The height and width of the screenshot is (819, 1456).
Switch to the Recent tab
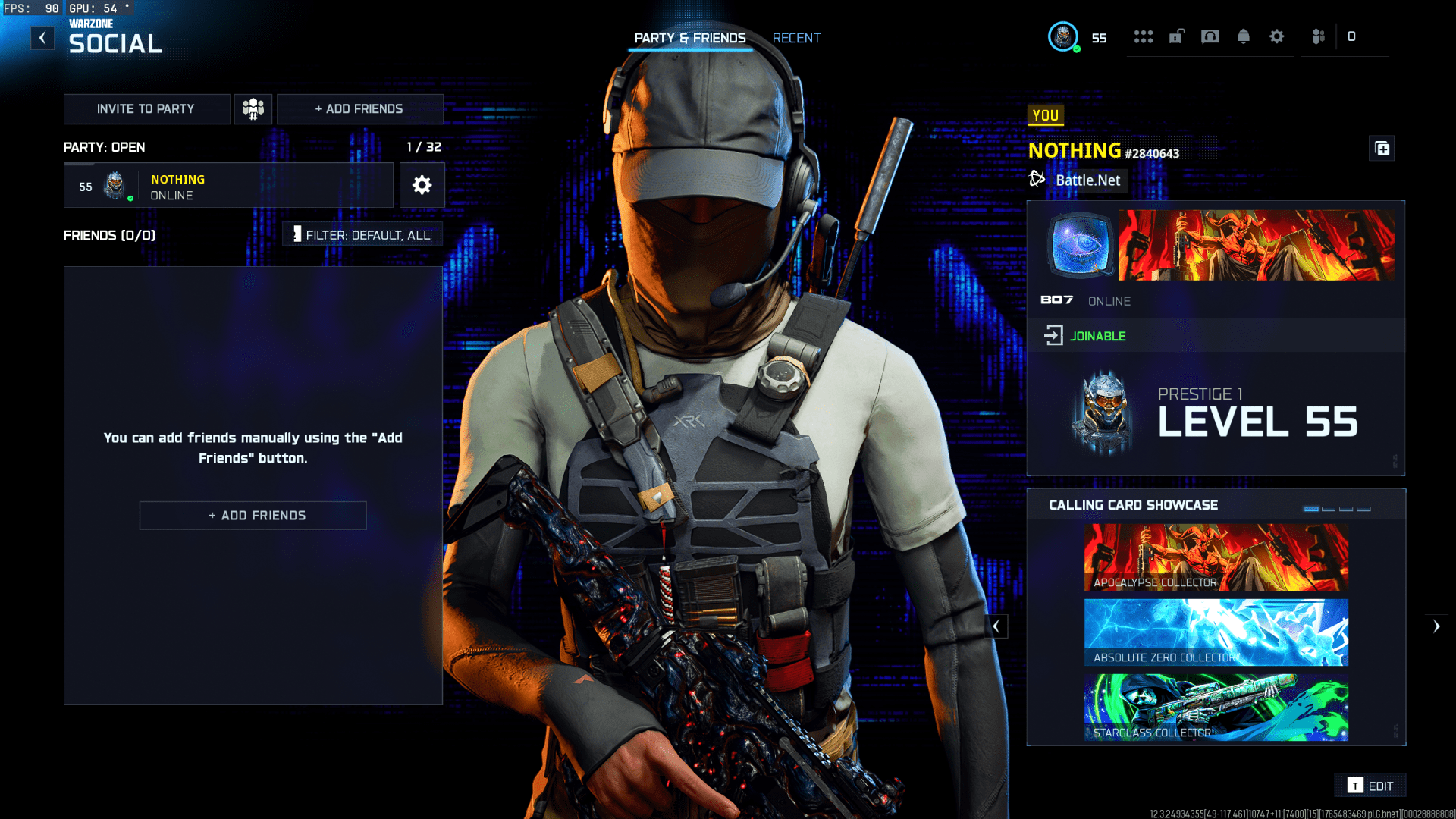(x=796, y=38)
